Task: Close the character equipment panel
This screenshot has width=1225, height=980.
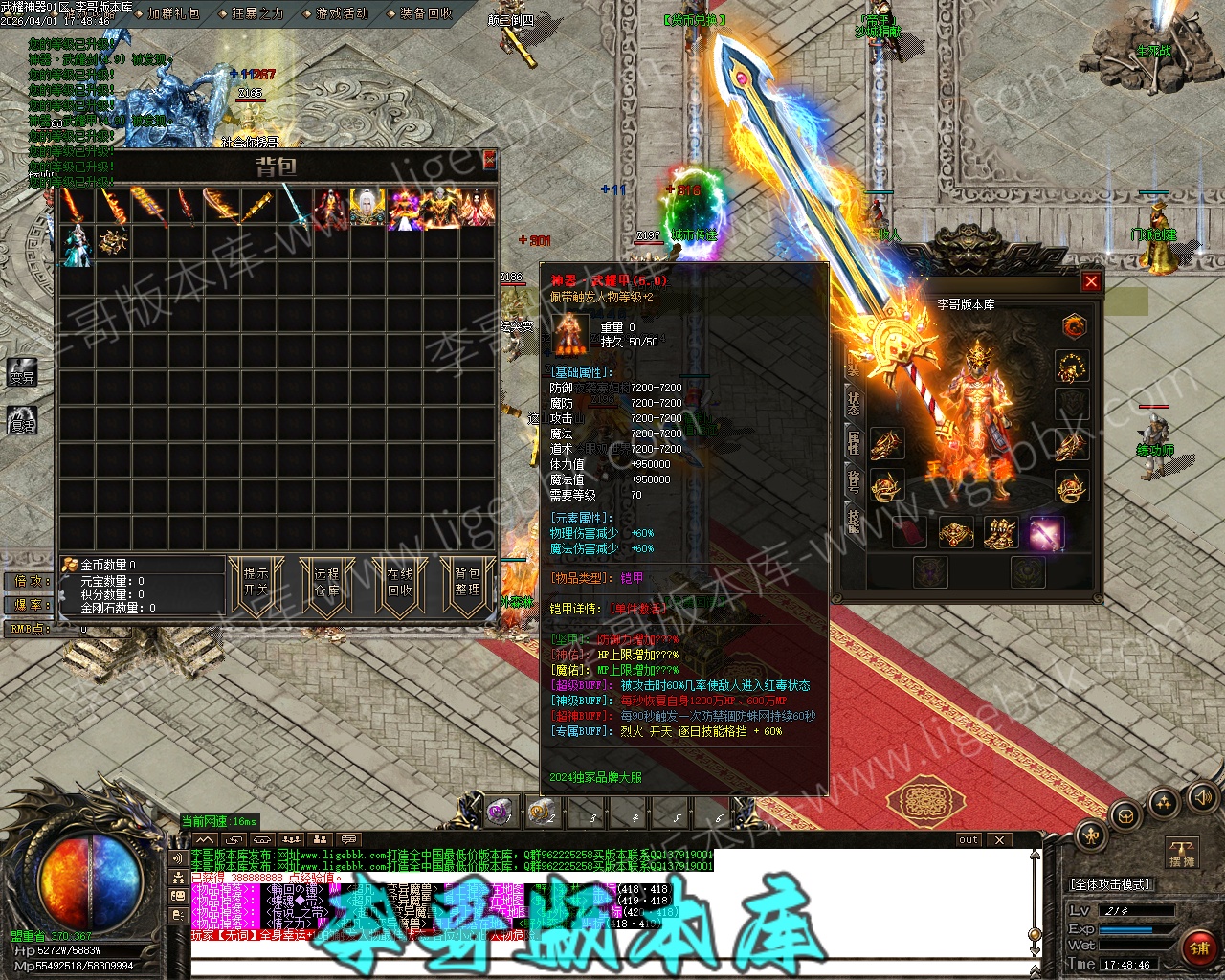Action: click(x=1090, y=282)
